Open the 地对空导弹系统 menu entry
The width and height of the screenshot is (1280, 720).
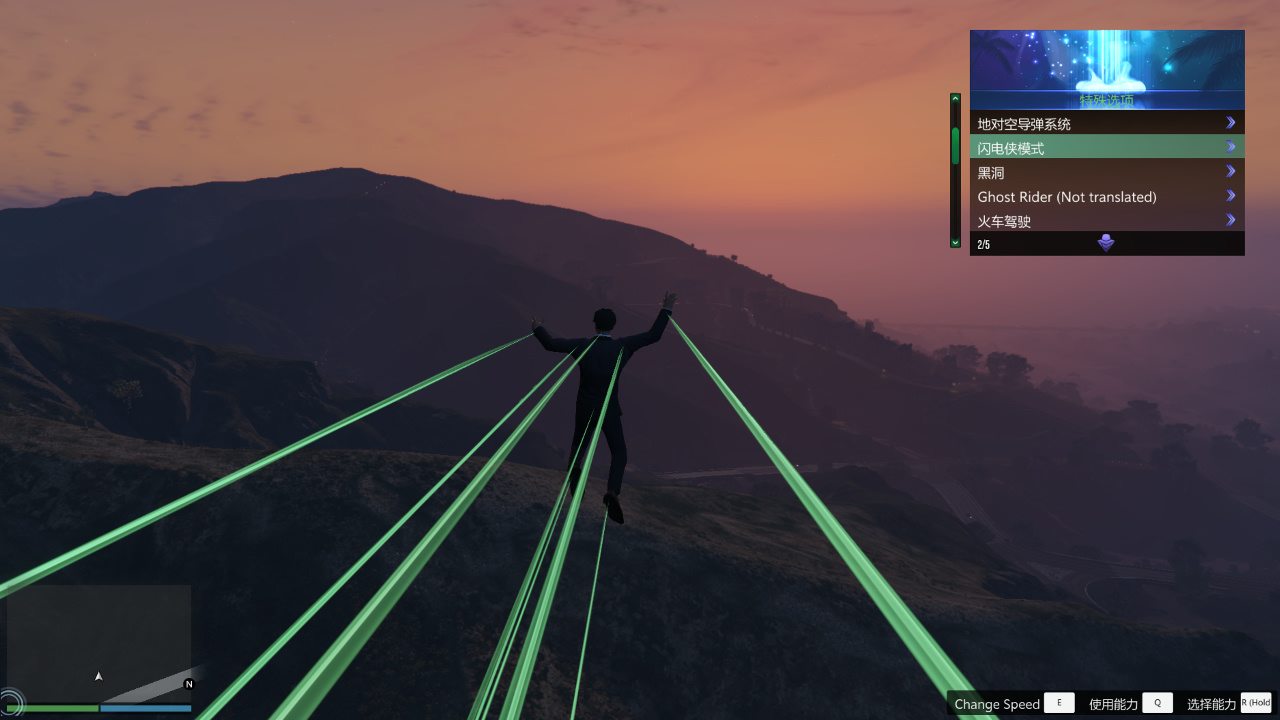point(1106,123)
